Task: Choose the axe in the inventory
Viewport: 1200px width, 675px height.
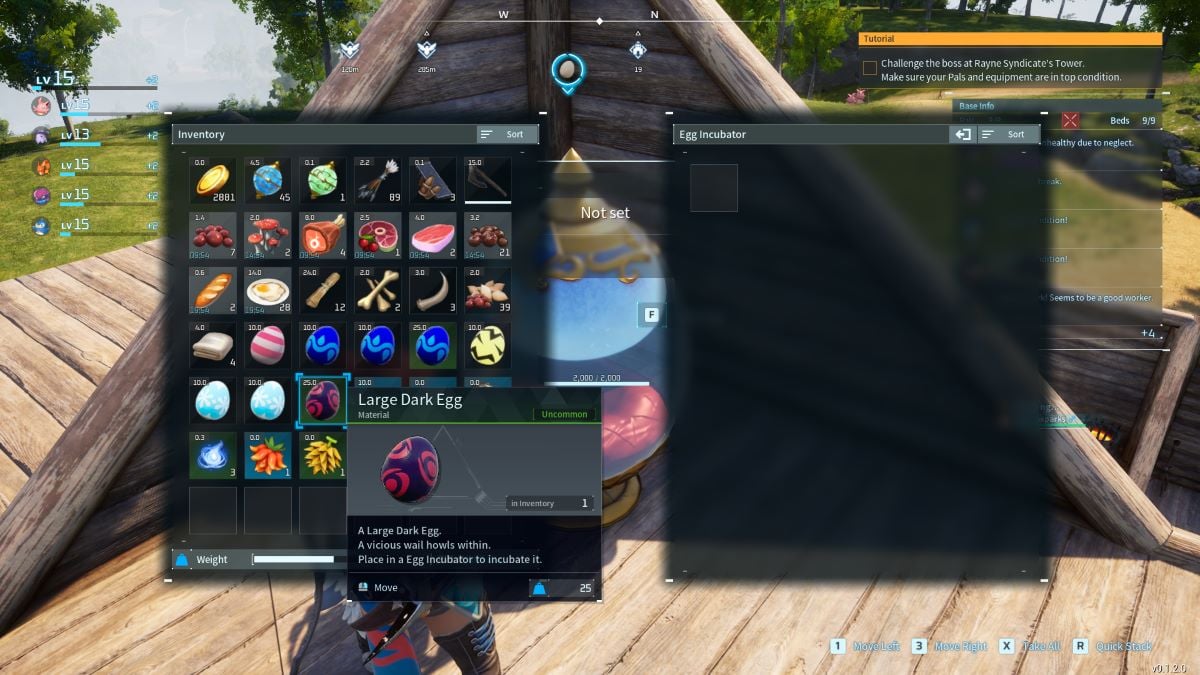Action: click(x=487, y=181)
